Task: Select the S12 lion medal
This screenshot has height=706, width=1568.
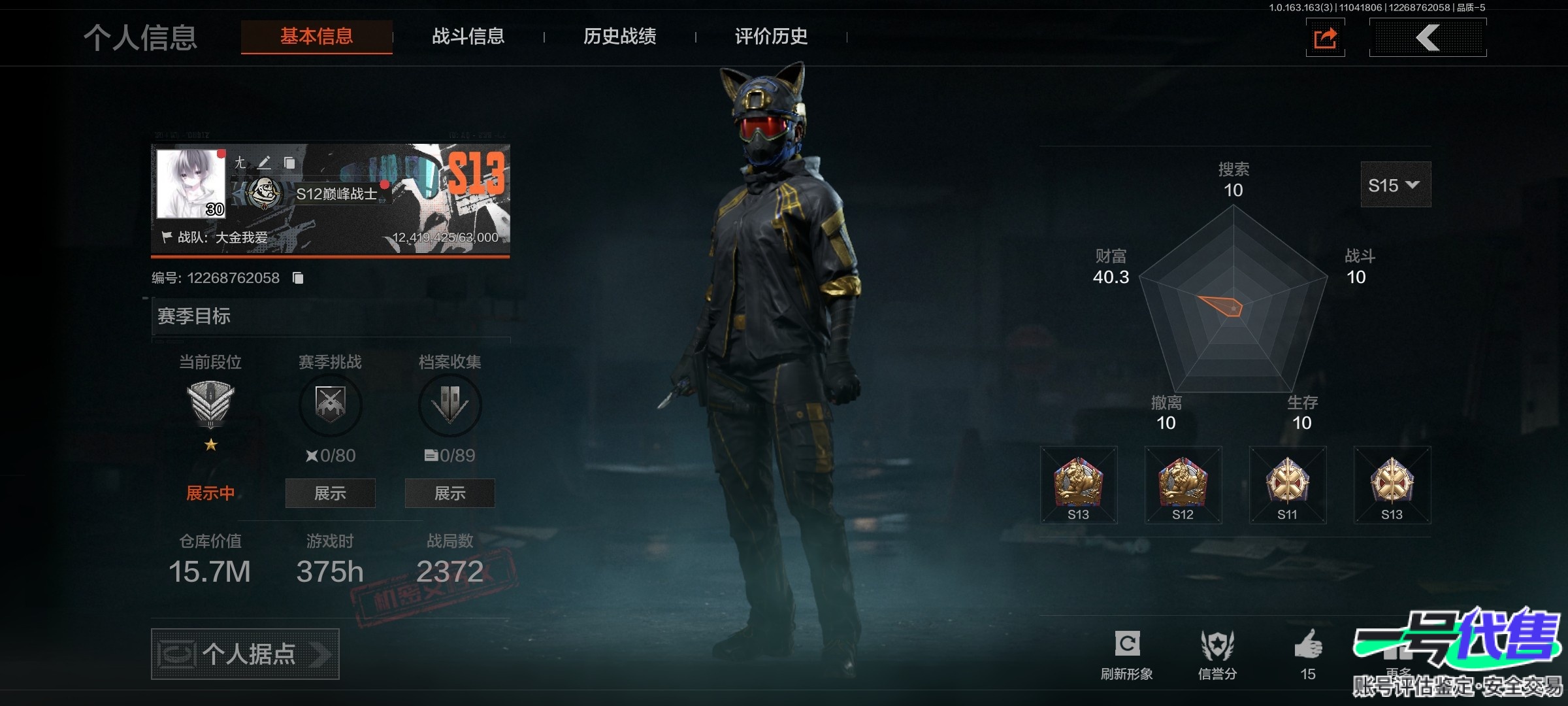Action: [x=1183, y=485]
